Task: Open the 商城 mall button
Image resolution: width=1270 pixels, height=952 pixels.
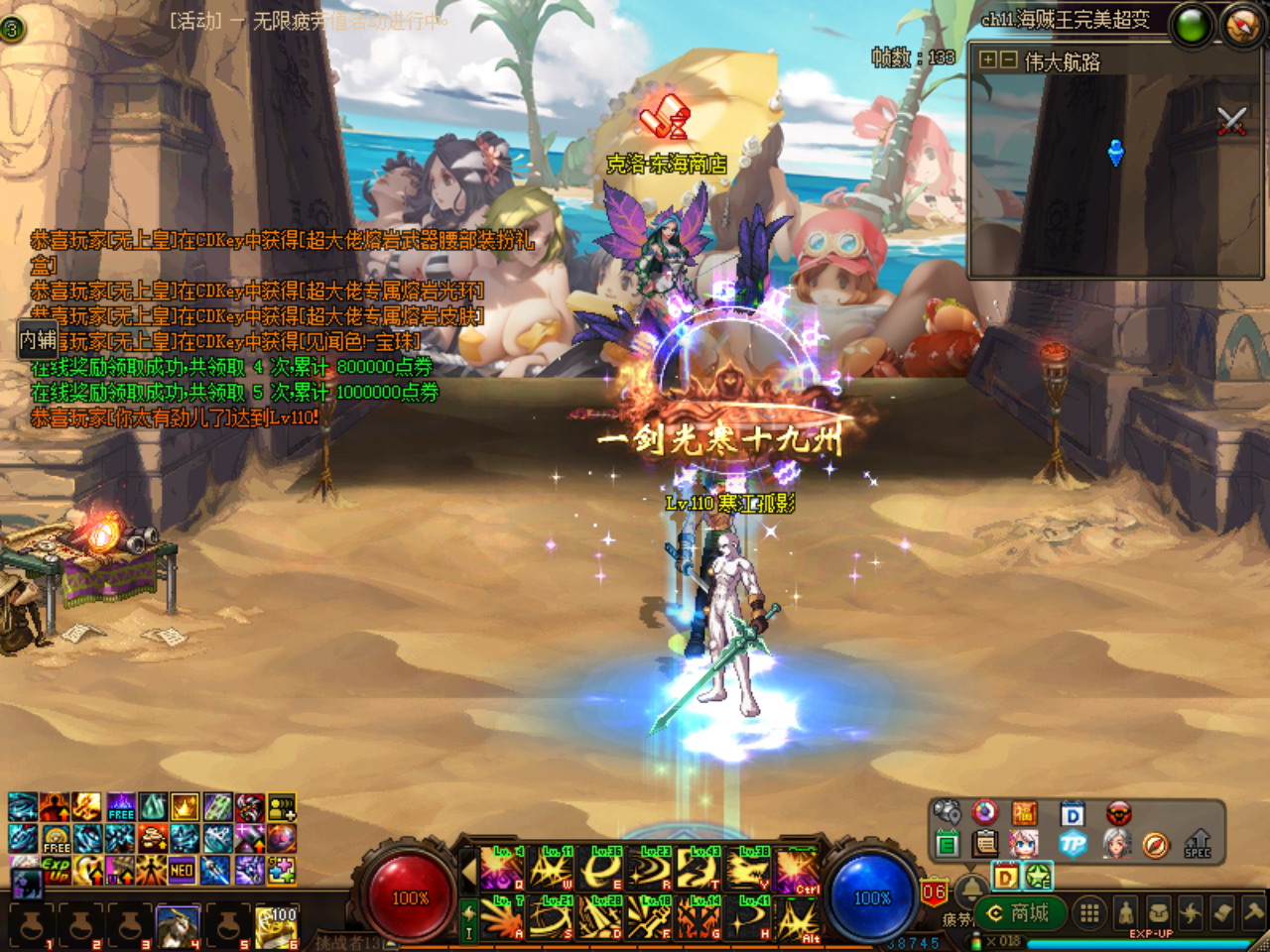Action: click(x=1022, y=914)
